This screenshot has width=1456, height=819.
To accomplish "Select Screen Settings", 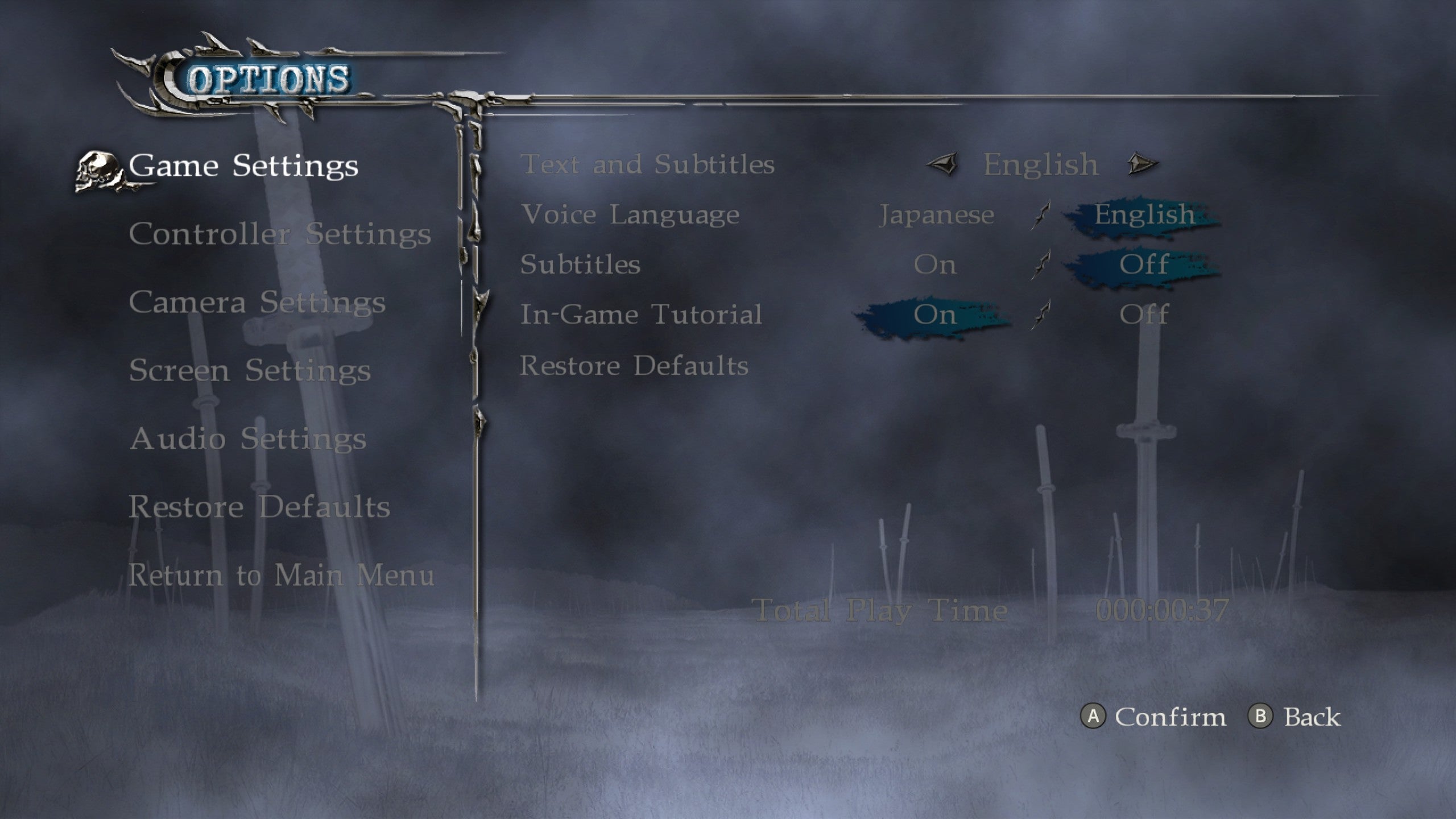I will 252,371.
